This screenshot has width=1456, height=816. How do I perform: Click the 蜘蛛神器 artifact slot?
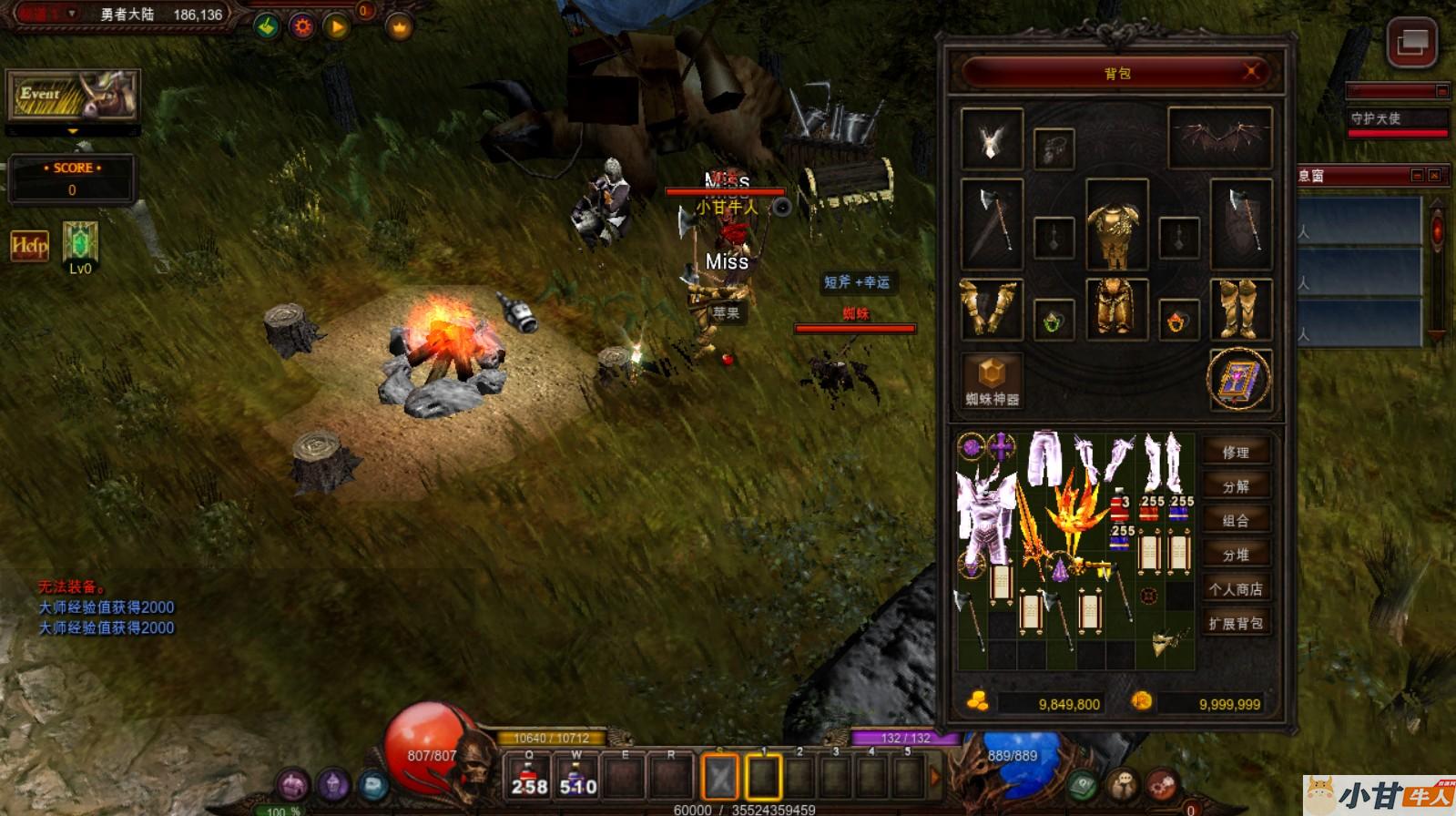pyautogui.click(x=992, y=379)
